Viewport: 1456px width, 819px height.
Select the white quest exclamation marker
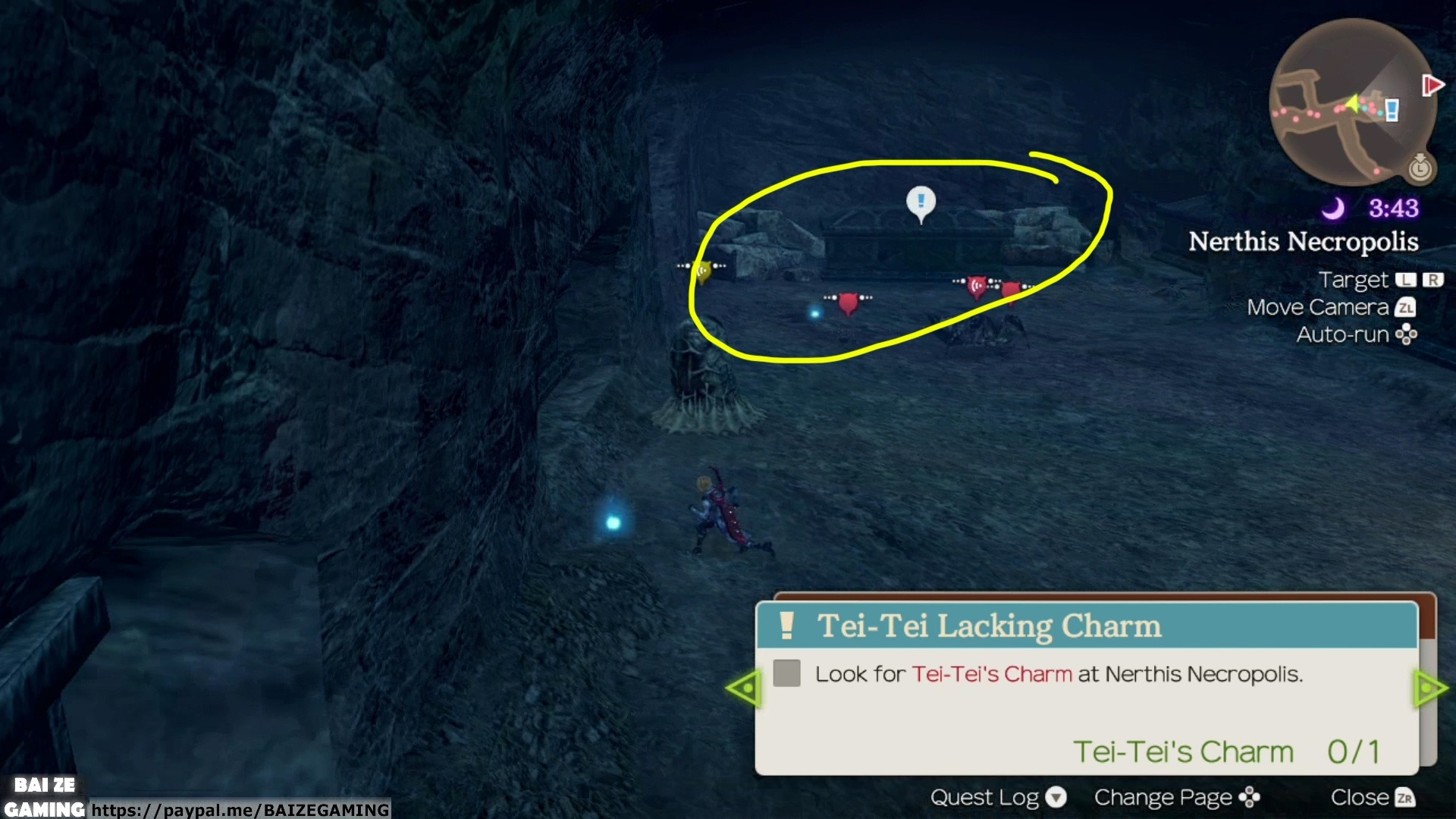coord(921,202)
